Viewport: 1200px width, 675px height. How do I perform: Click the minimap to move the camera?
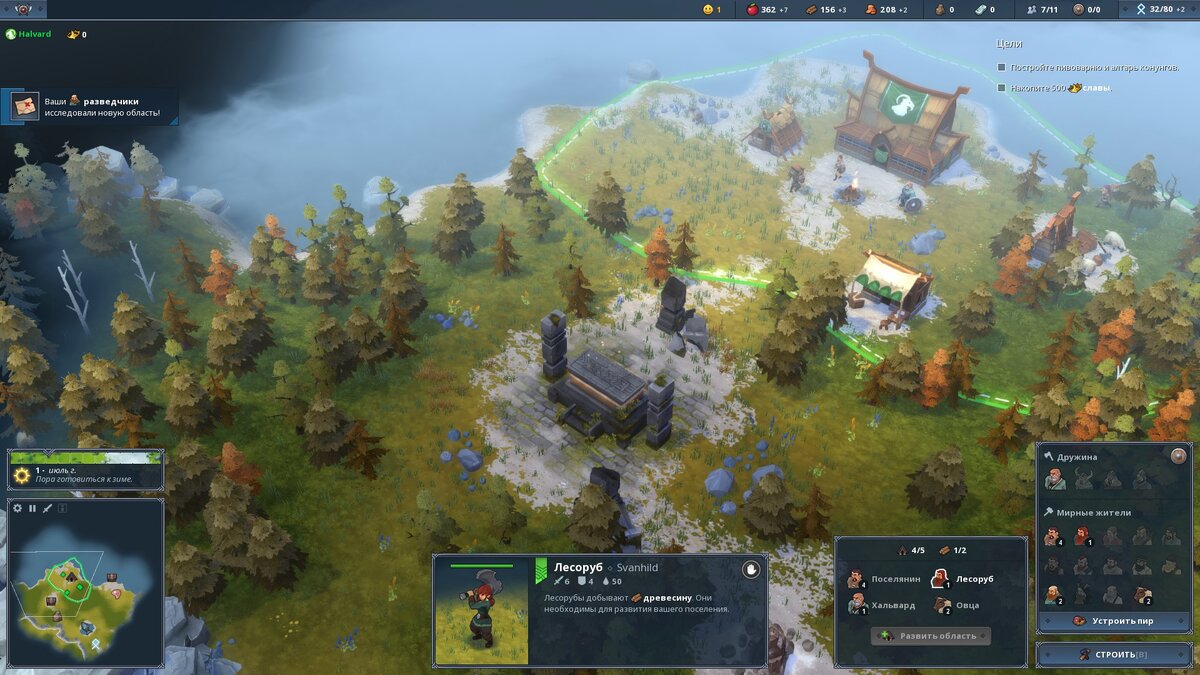click(x=85, y=590)
